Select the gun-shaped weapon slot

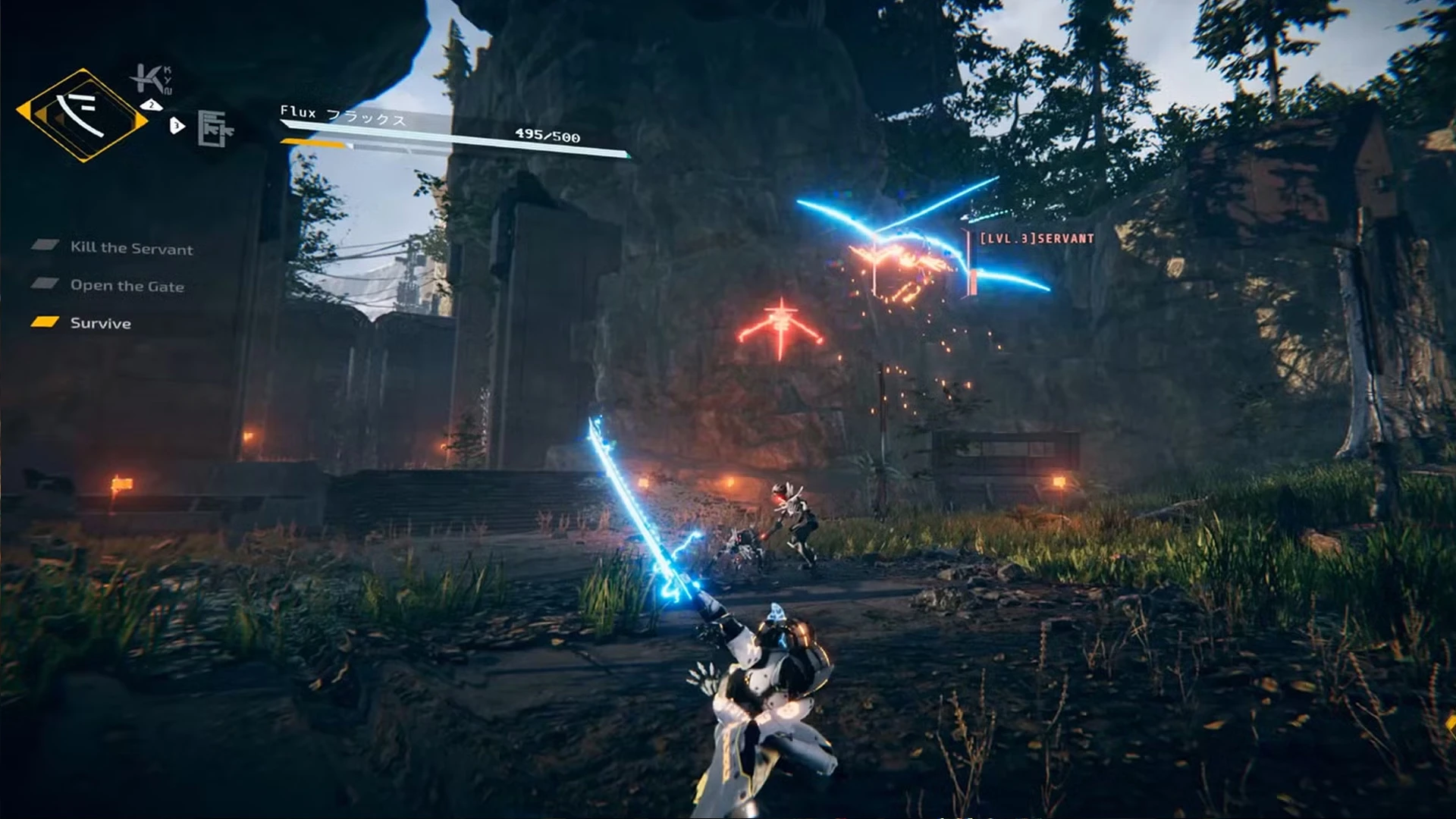[x=215, y=127]
